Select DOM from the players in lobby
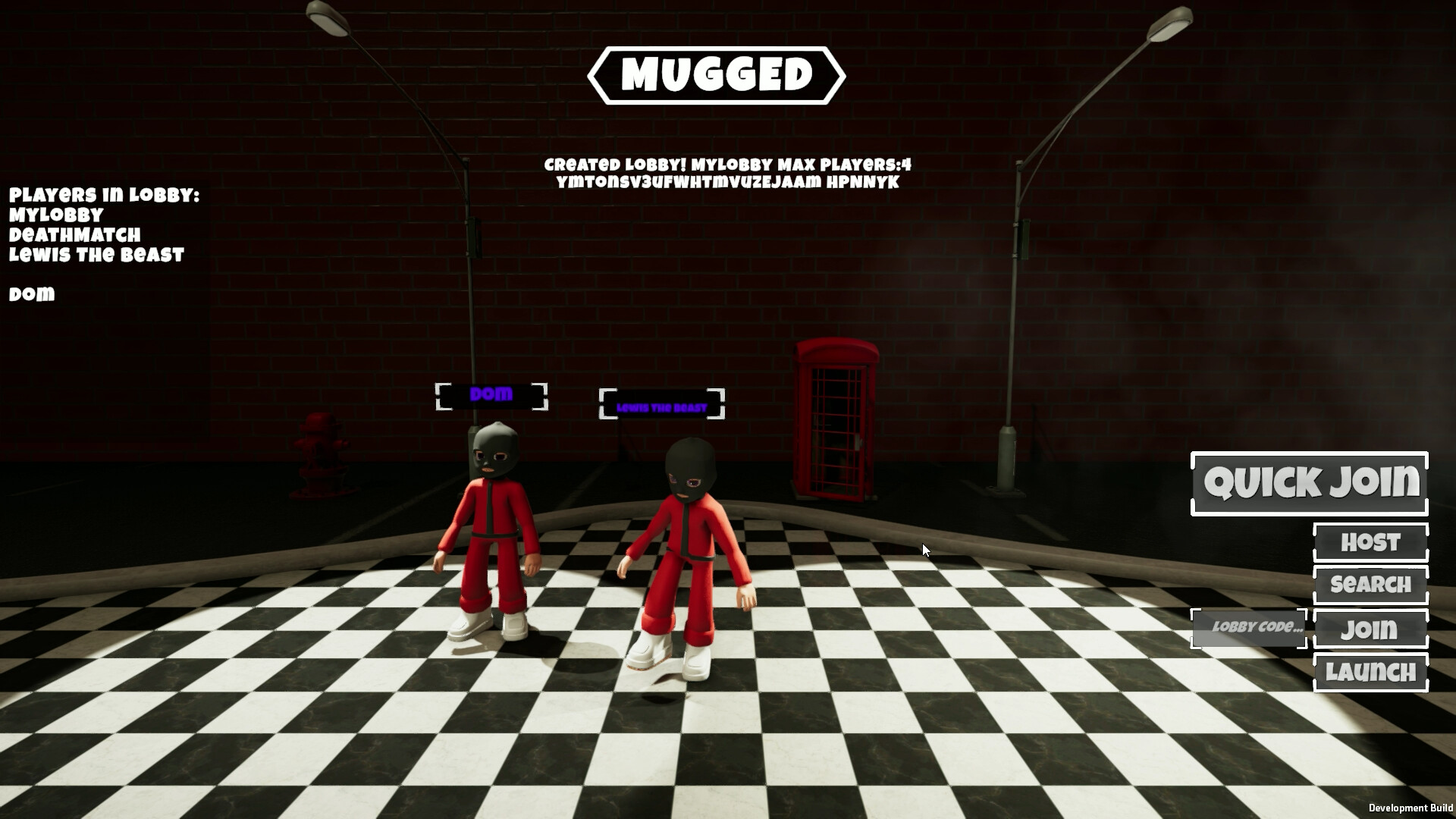 tap(30, 294)
